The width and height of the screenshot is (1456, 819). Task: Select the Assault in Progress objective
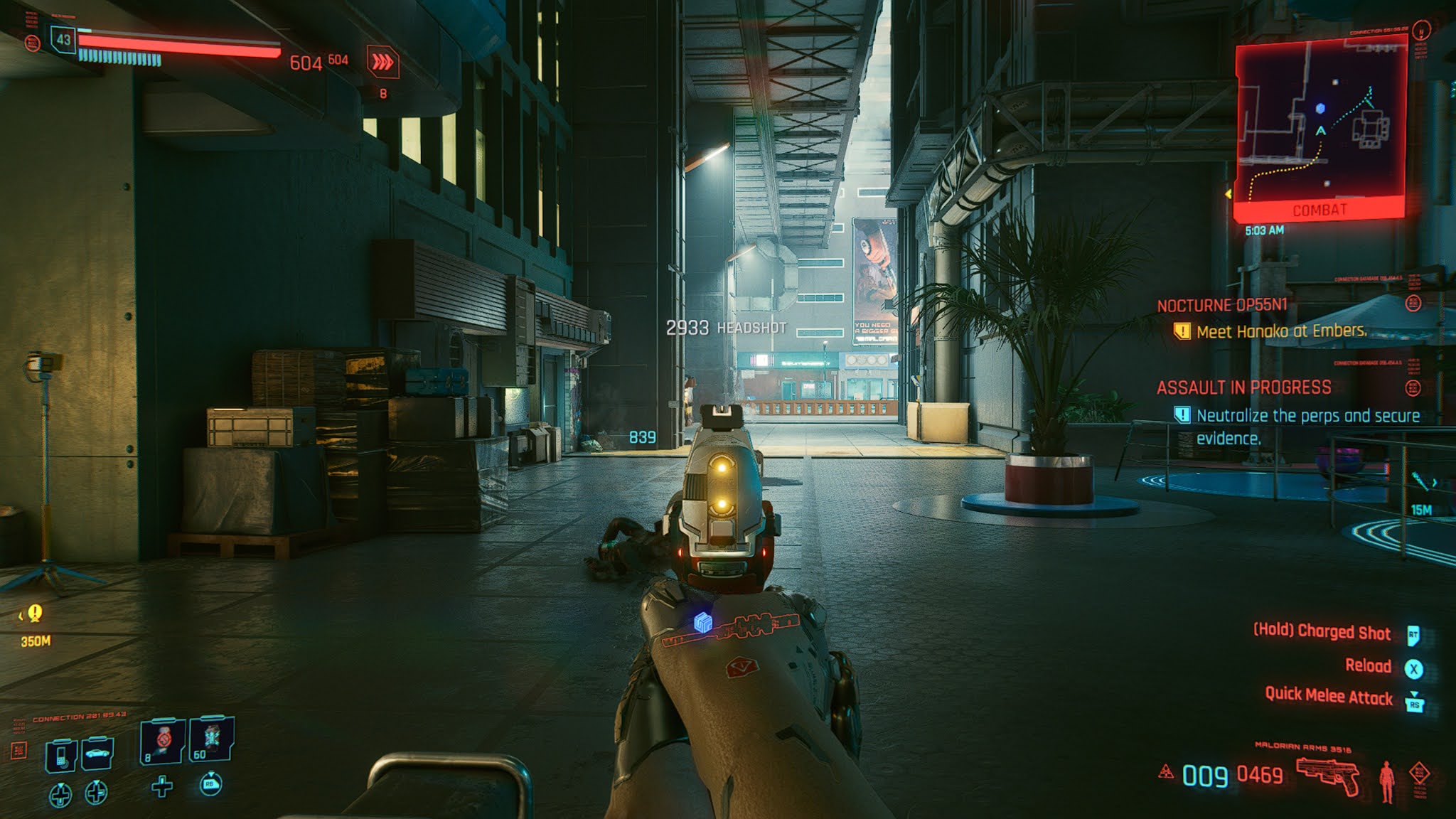pos(1243,387)
